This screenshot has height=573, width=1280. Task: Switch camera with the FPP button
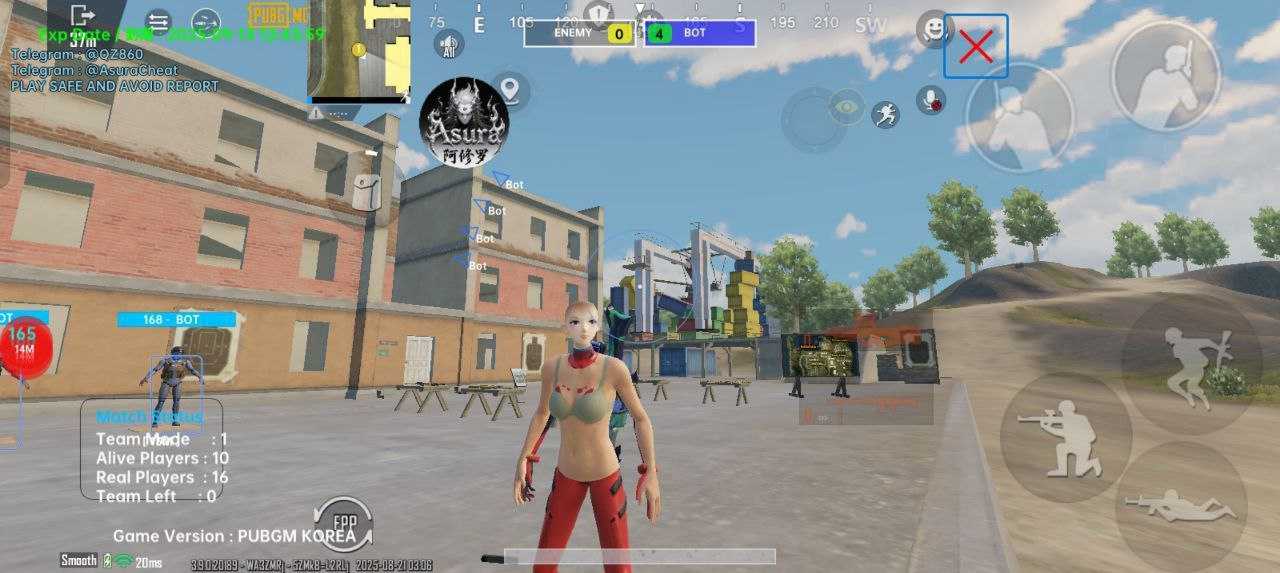(343, 523)
